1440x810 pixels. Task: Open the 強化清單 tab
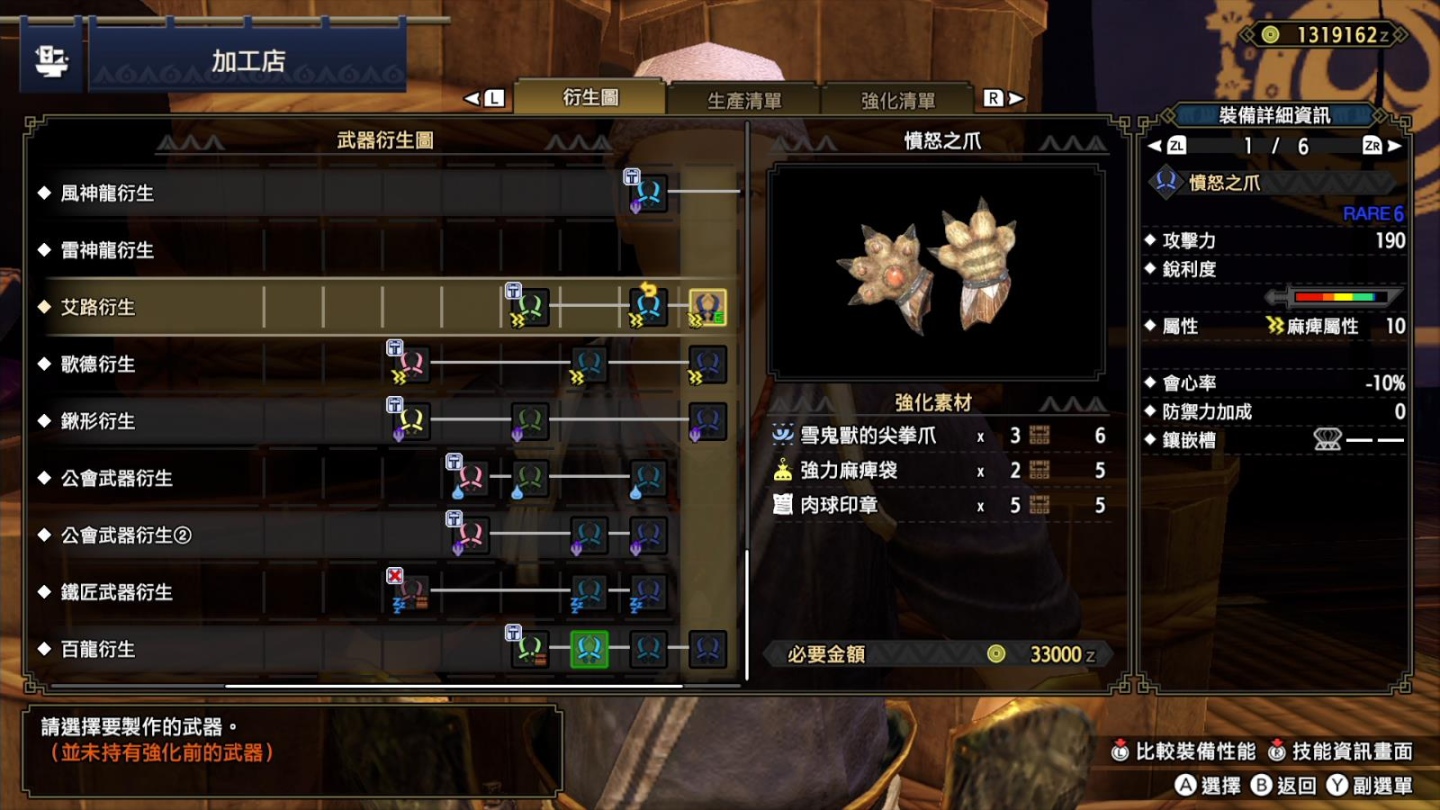tap(898, 100)
